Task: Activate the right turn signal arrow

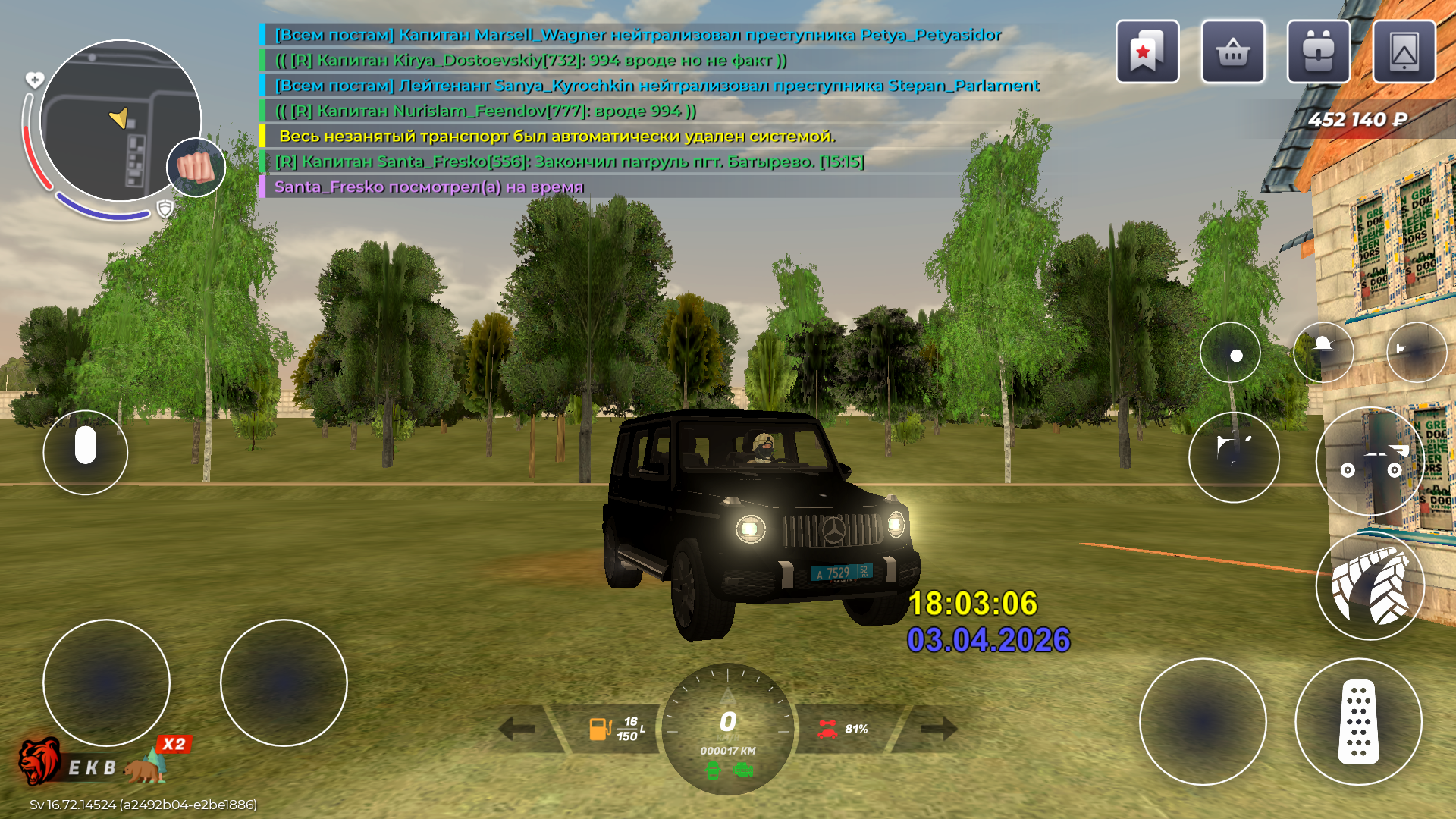Action: tap(939, 729)
